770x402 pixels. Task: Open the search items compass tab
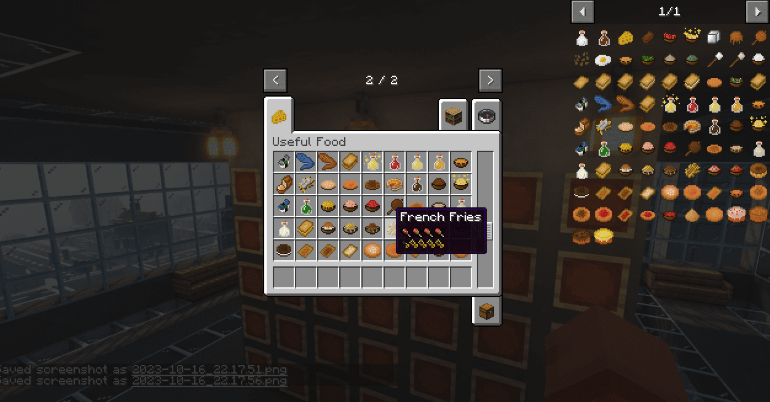coord(487,115)
